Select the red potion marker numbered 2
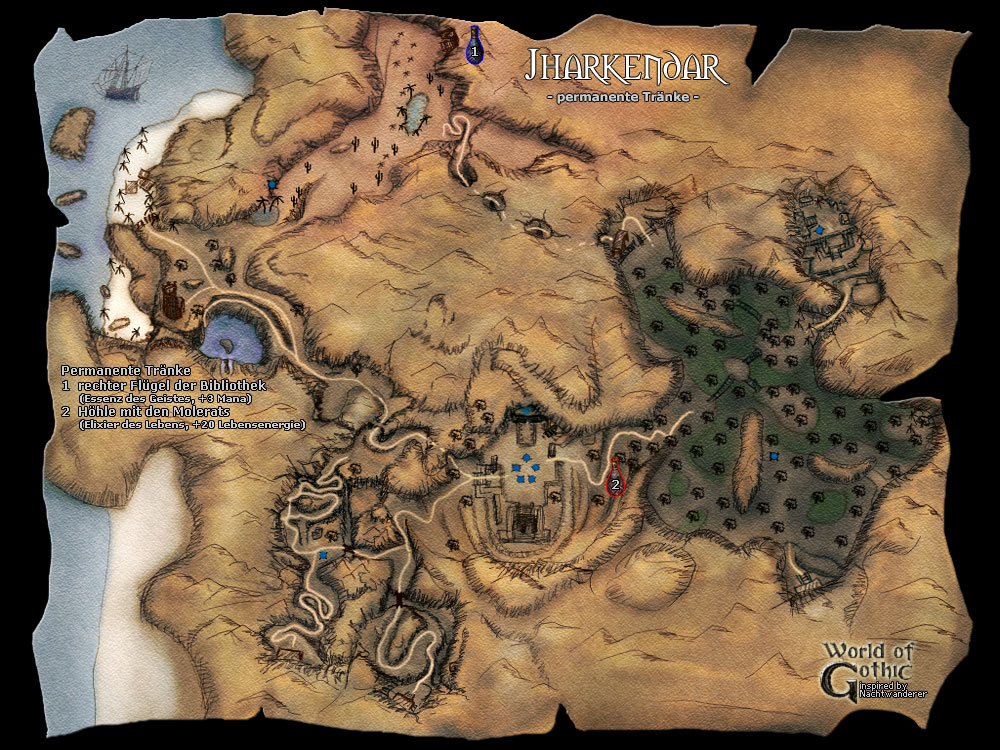The width and height of the screenshot is (1000, 750). [x=615, y=478]
